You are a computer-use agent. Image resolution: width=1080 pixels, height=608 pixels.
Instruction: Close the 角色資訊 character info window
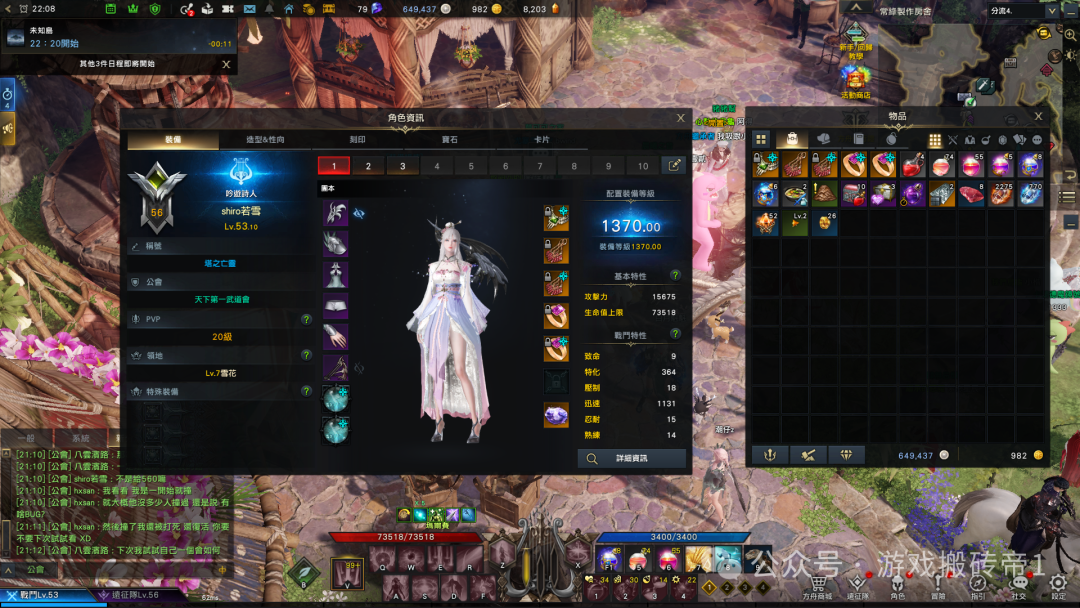pos(681,118)
